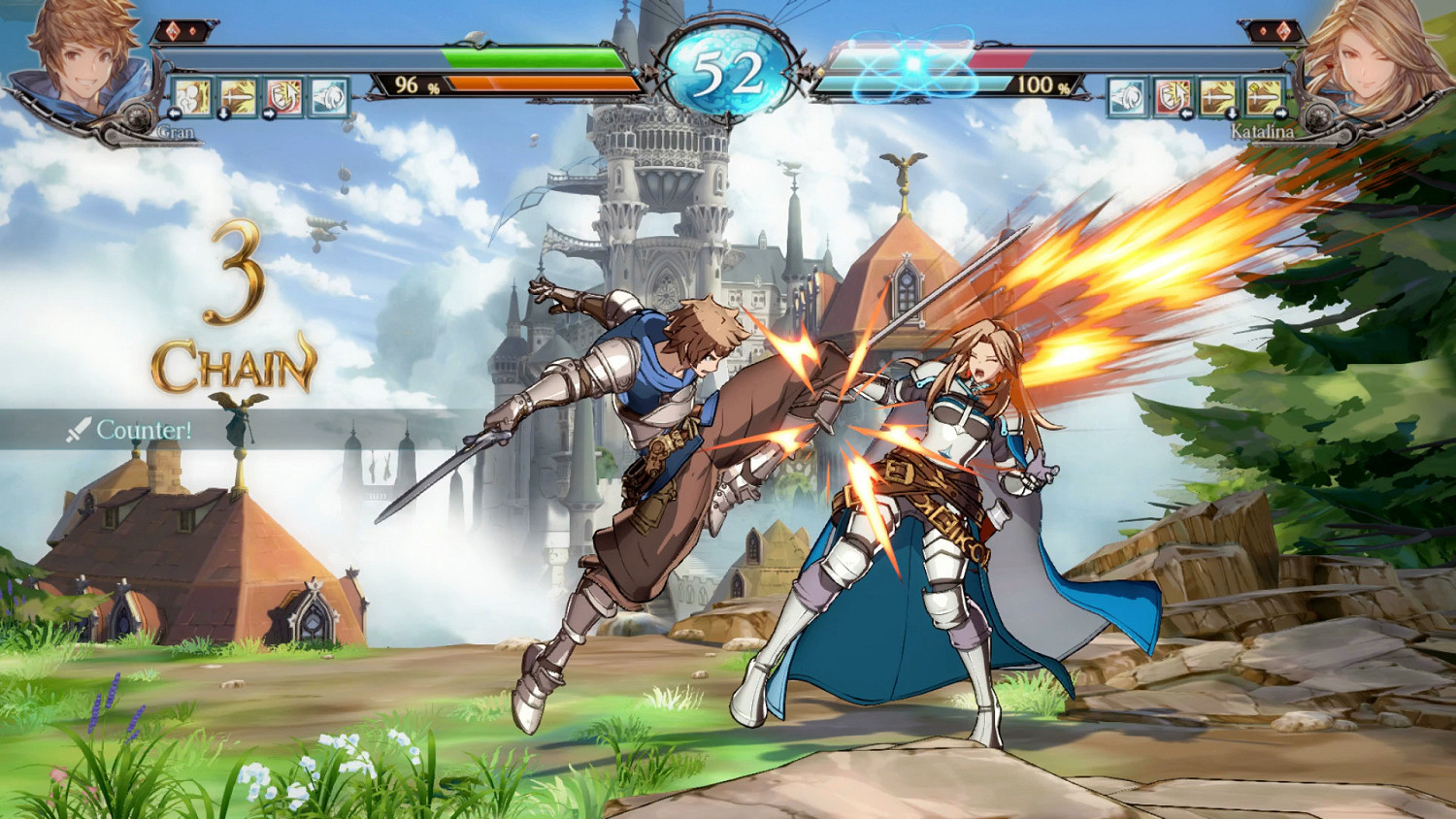
Task: Click Katalina's yellow sword thrust skill icon
Action: [1216, 96]
